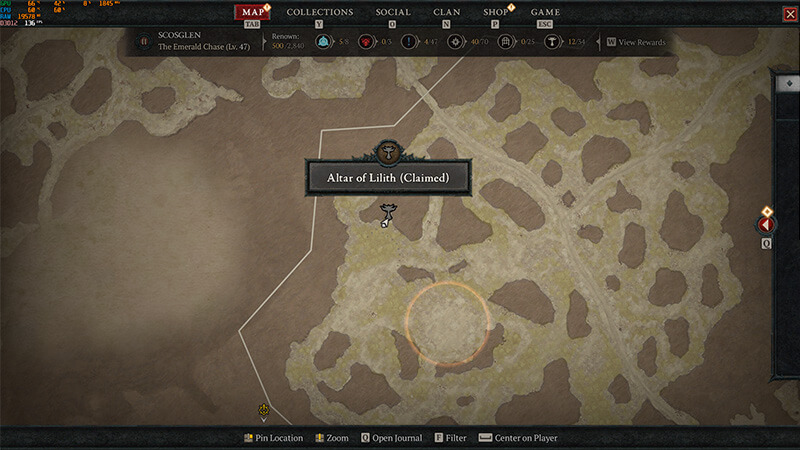Click the Side Quests exclamation icon

point(410,42)
